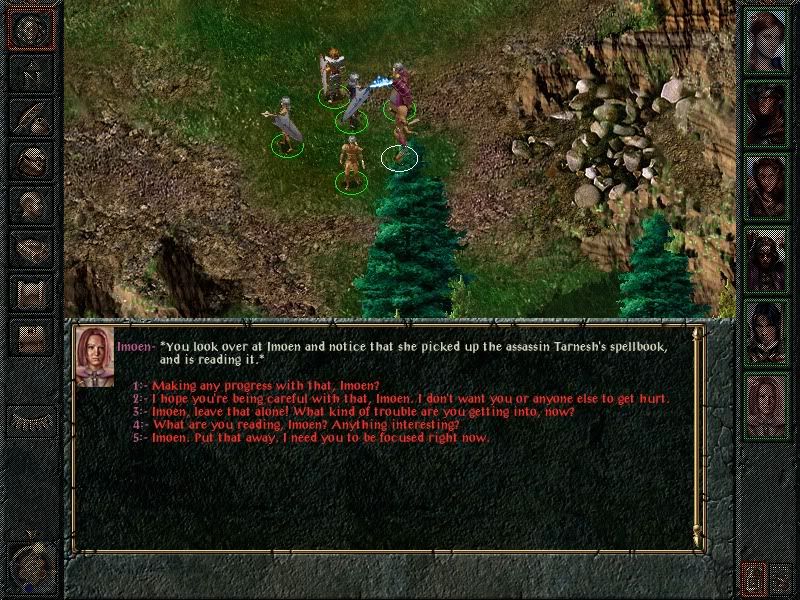Toggle pause with the clock dial
Viewport: 800px width, 600px height.
(30, 567)
